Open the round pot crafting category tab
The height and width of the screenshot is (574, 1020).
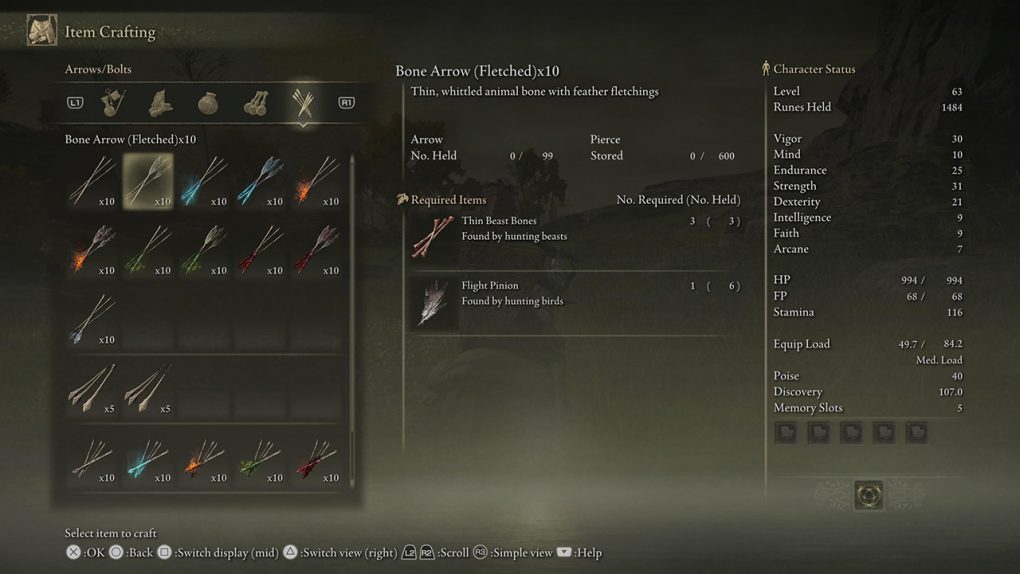207,102
